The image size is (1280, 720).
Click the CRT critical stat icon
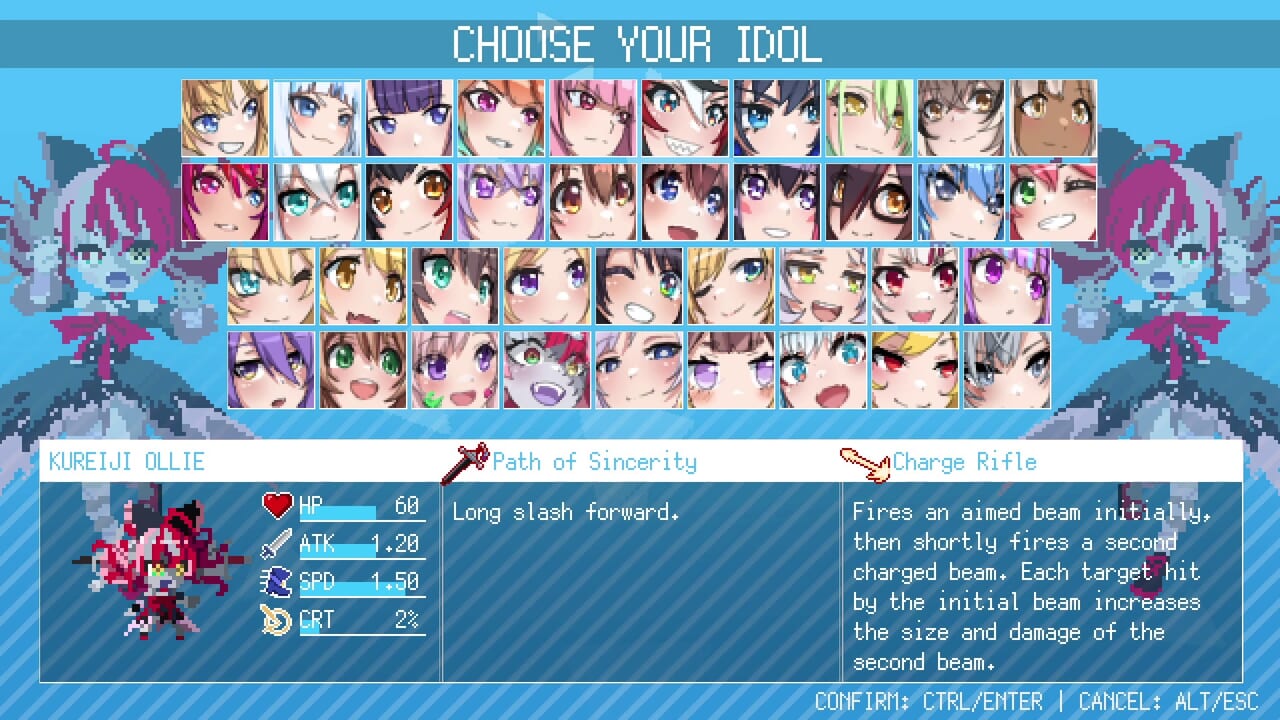[x=278, y=619]
